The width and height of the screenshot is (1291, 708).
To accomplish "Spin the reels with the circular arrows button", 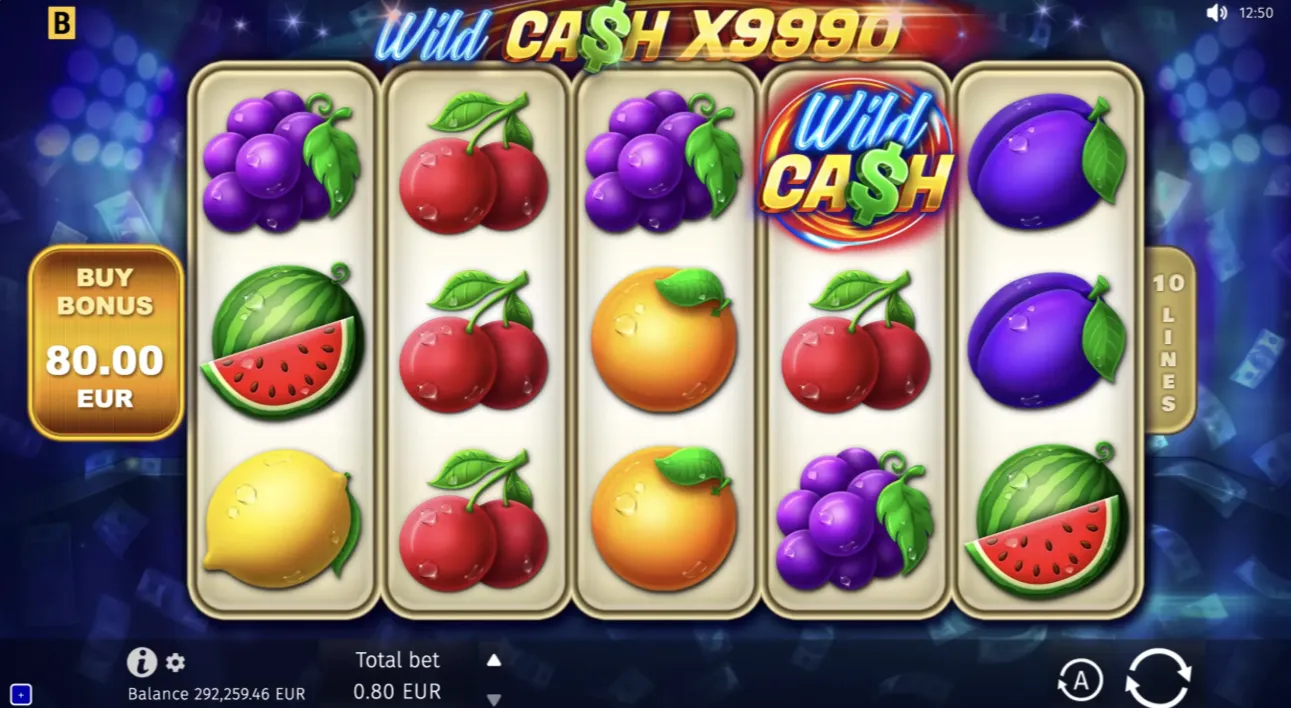I will 1158,679.
